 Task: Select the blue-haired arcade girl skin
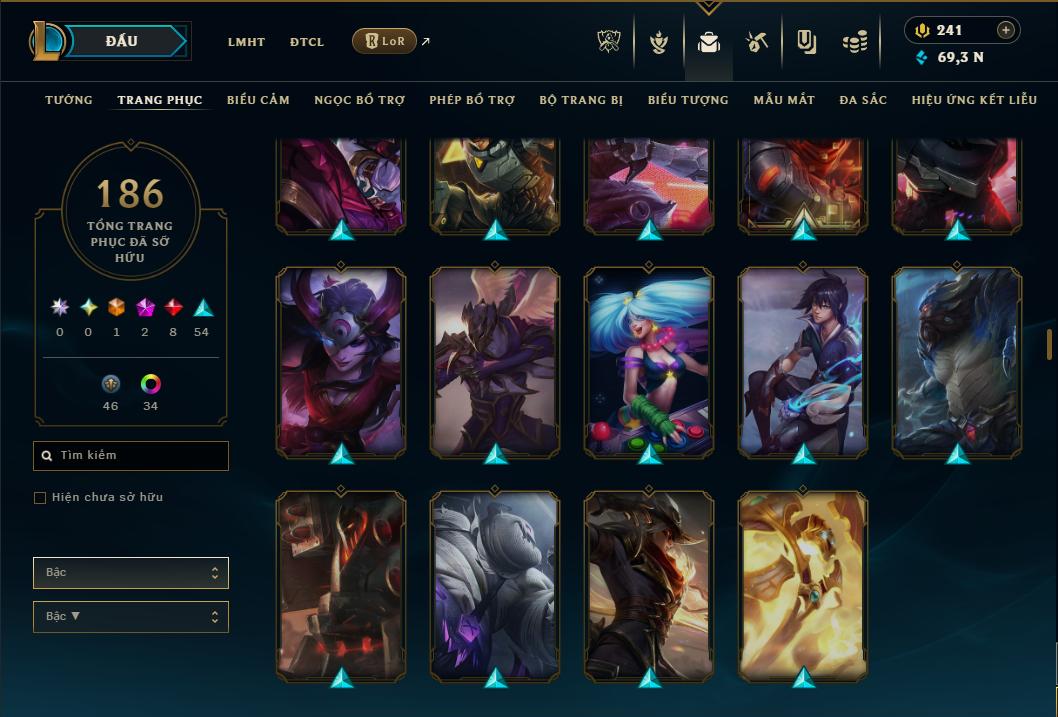click(x=649, y=362)
